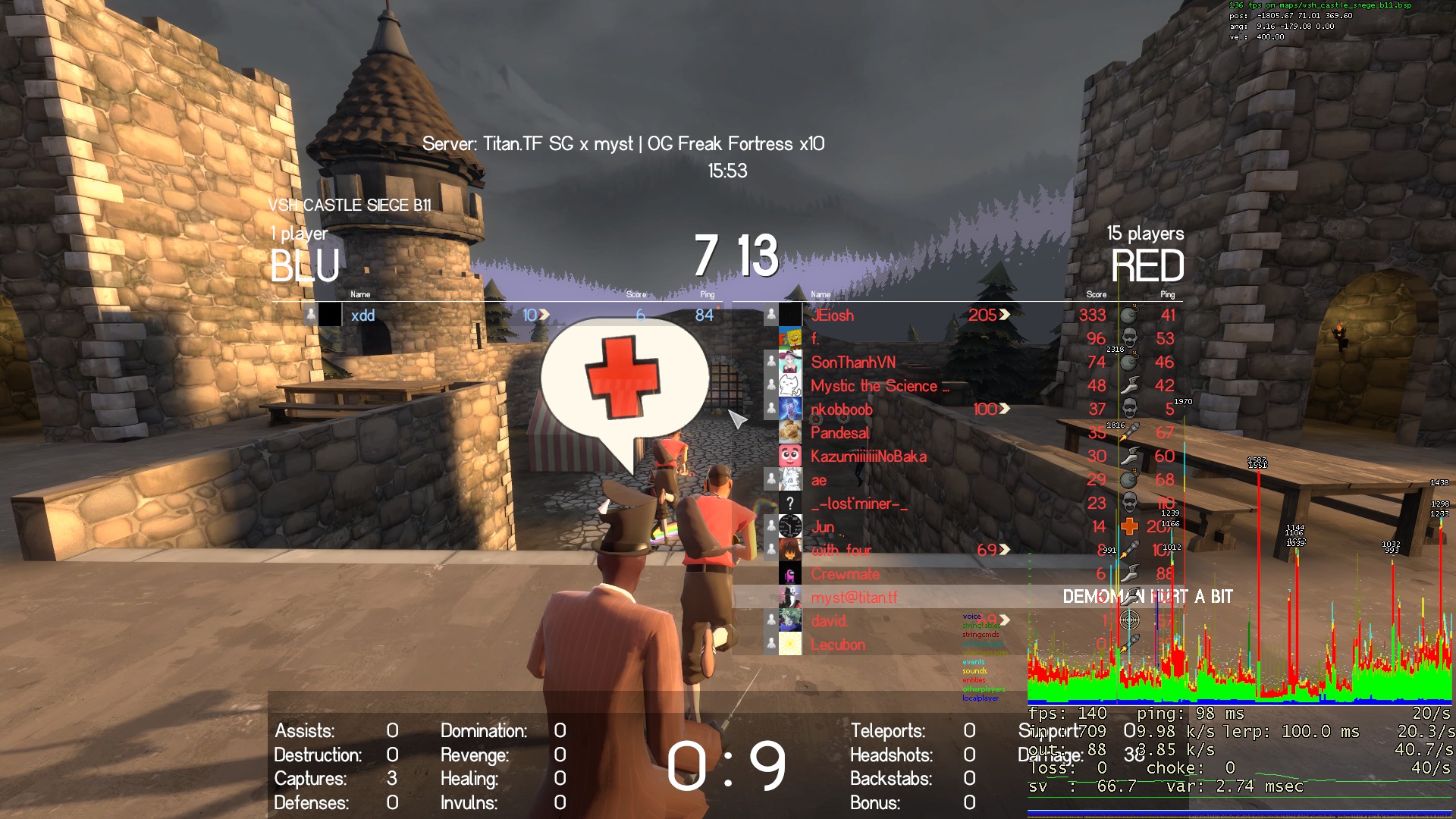Select Lecubon's scoreboard row

(837, 645)
